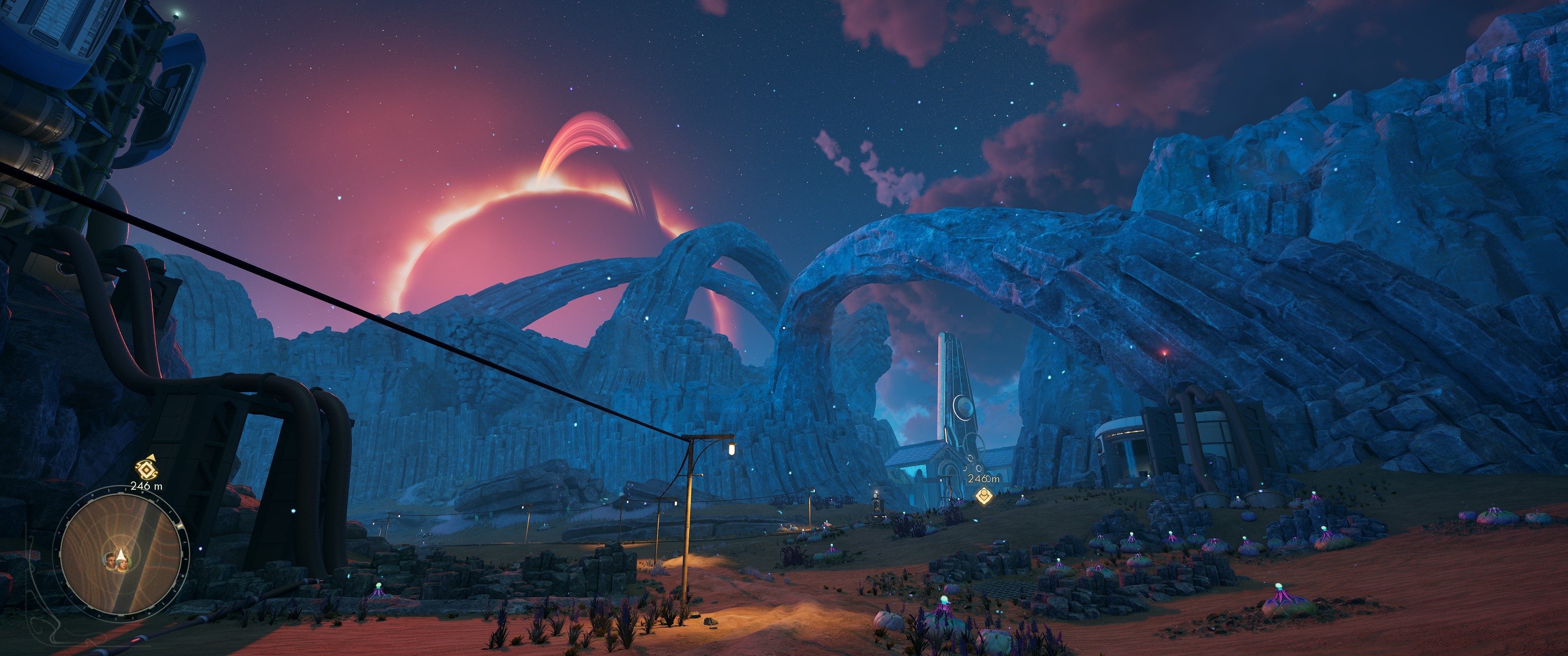The image size is (1568, 656).
Task: Select the gold quest marker above the minimap
Action: click(x=146, y=469)
